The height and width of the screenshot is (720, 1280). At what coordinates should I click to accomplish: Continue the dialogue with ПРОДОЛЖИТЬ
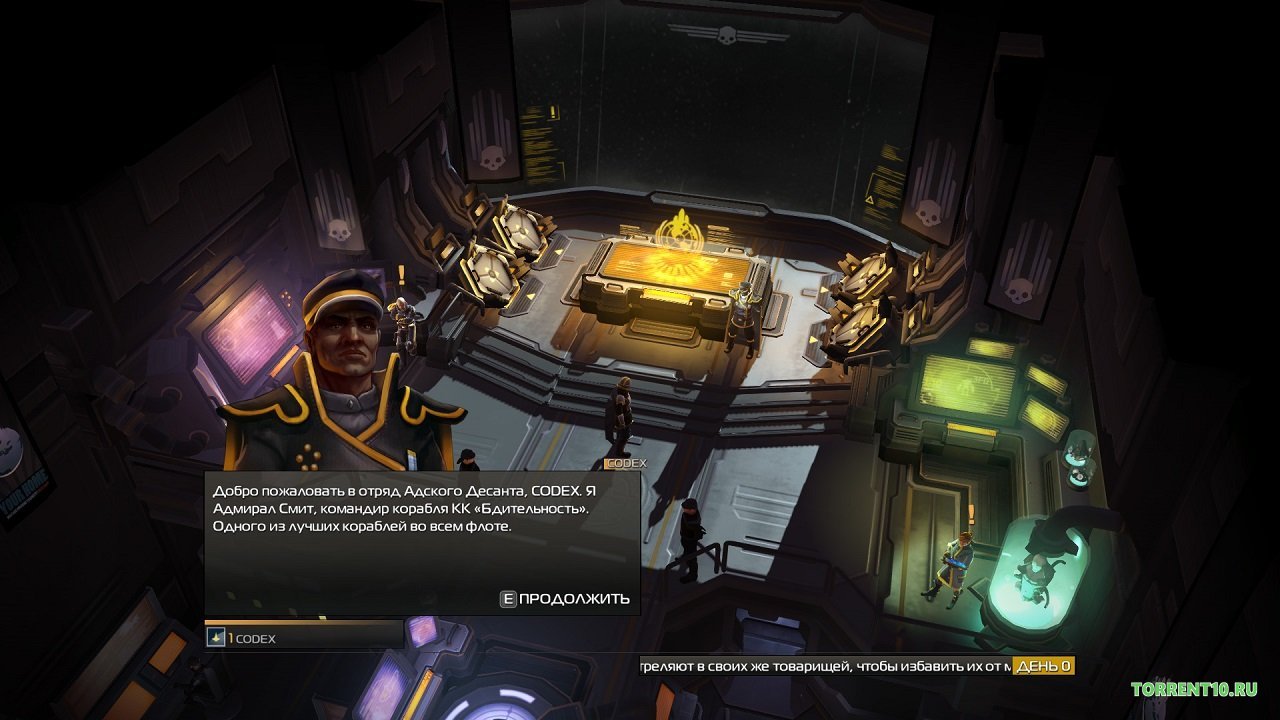[x=566, y=599]
